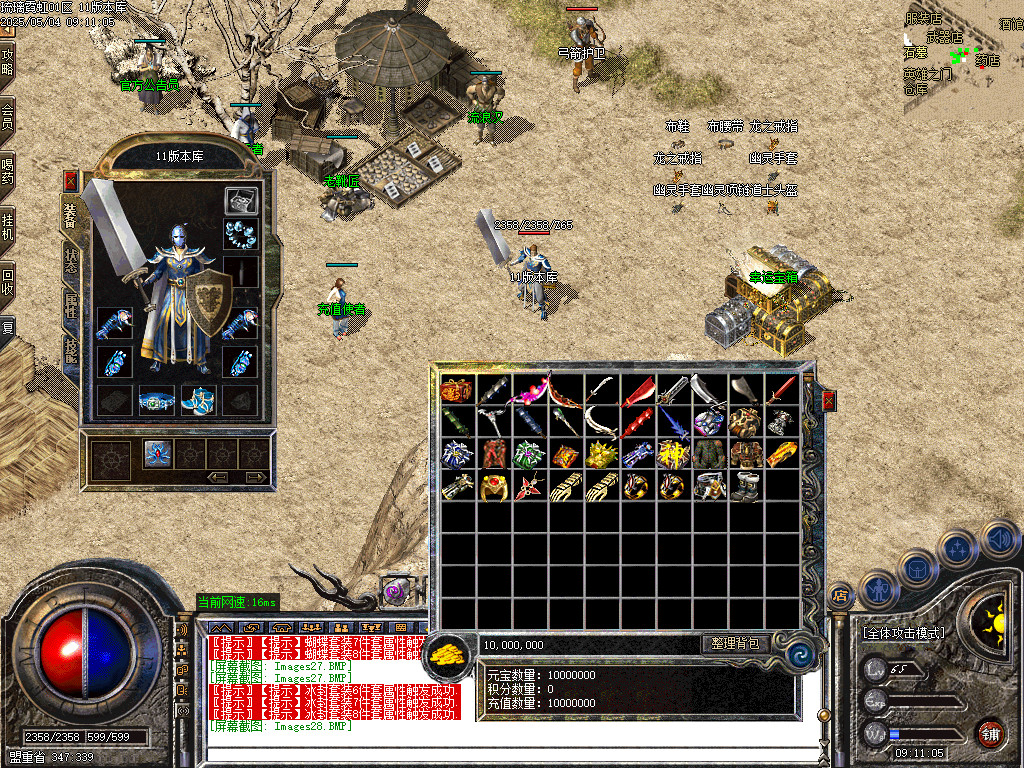Image resolution: width=1024 pixels, height=768 pixels.
Task: Close the inventory bag window
Action: (828, 401)
